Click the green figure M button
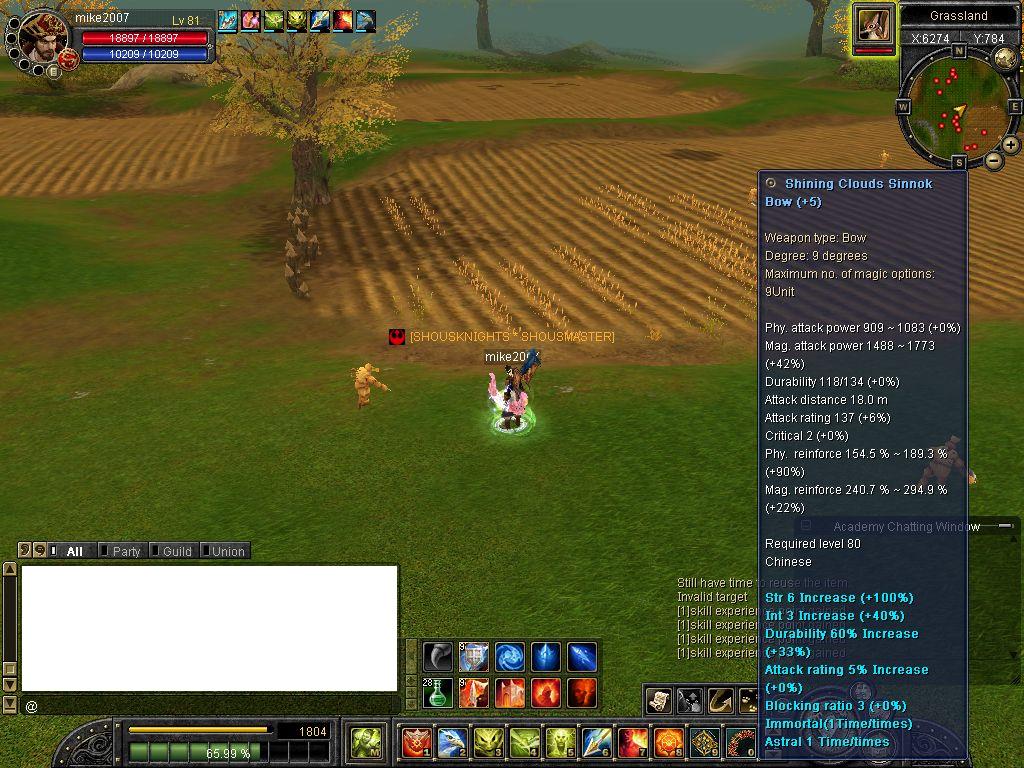The height and width of the screenshot is (768, 1024). tap(365, 742)
